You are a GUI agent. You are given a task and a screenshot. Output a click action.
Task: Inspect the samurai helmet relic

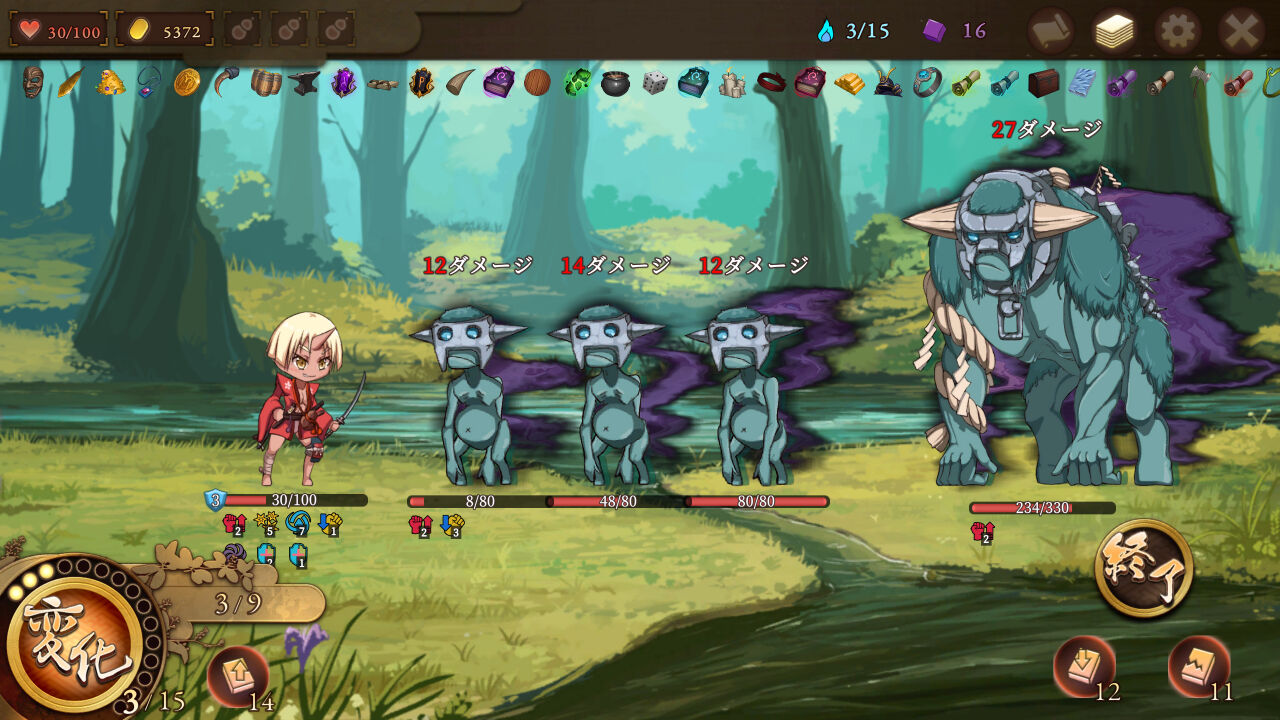pos(888,83)
